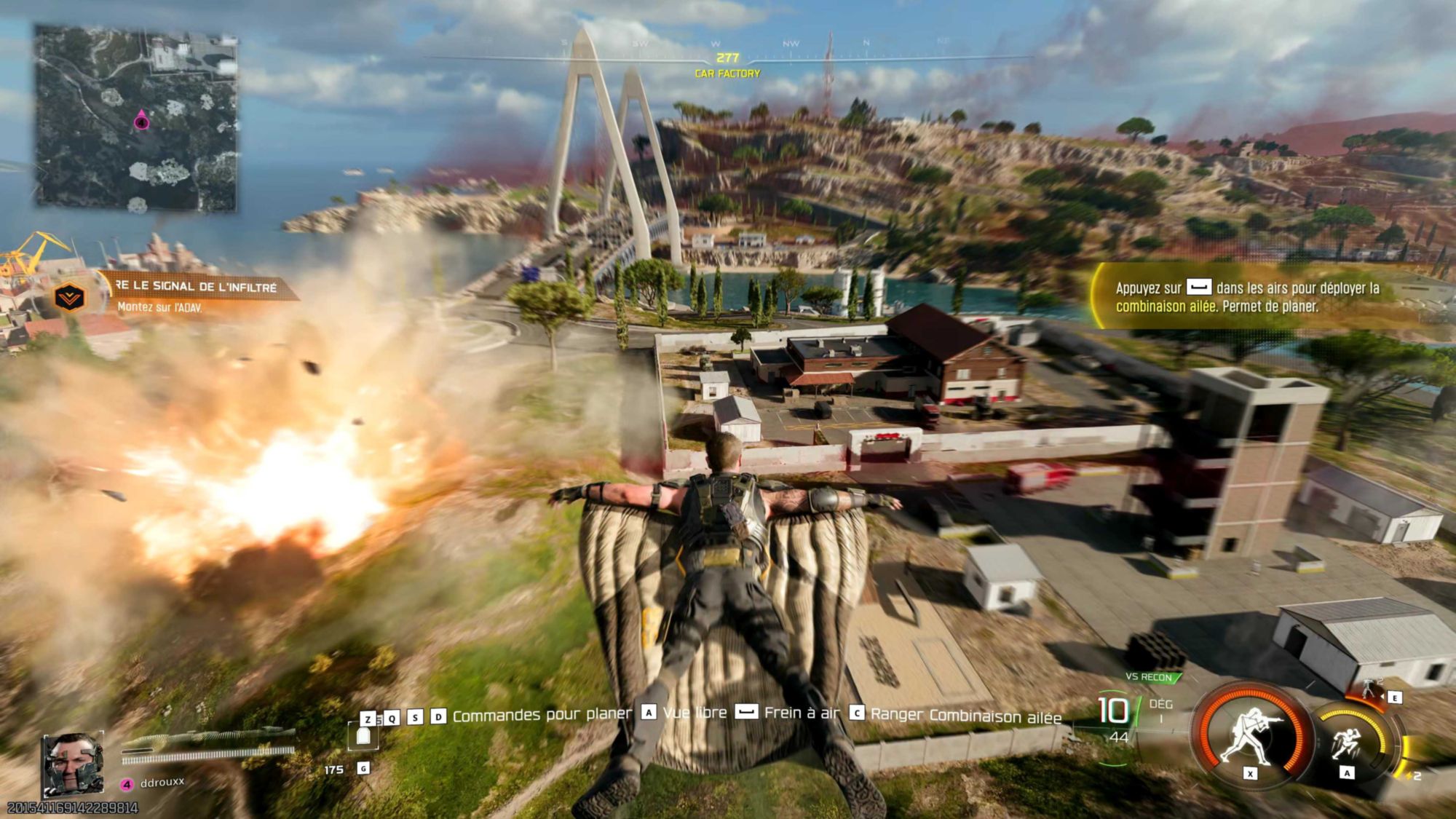Click the Car Factory compass heading

click(727, 66)
